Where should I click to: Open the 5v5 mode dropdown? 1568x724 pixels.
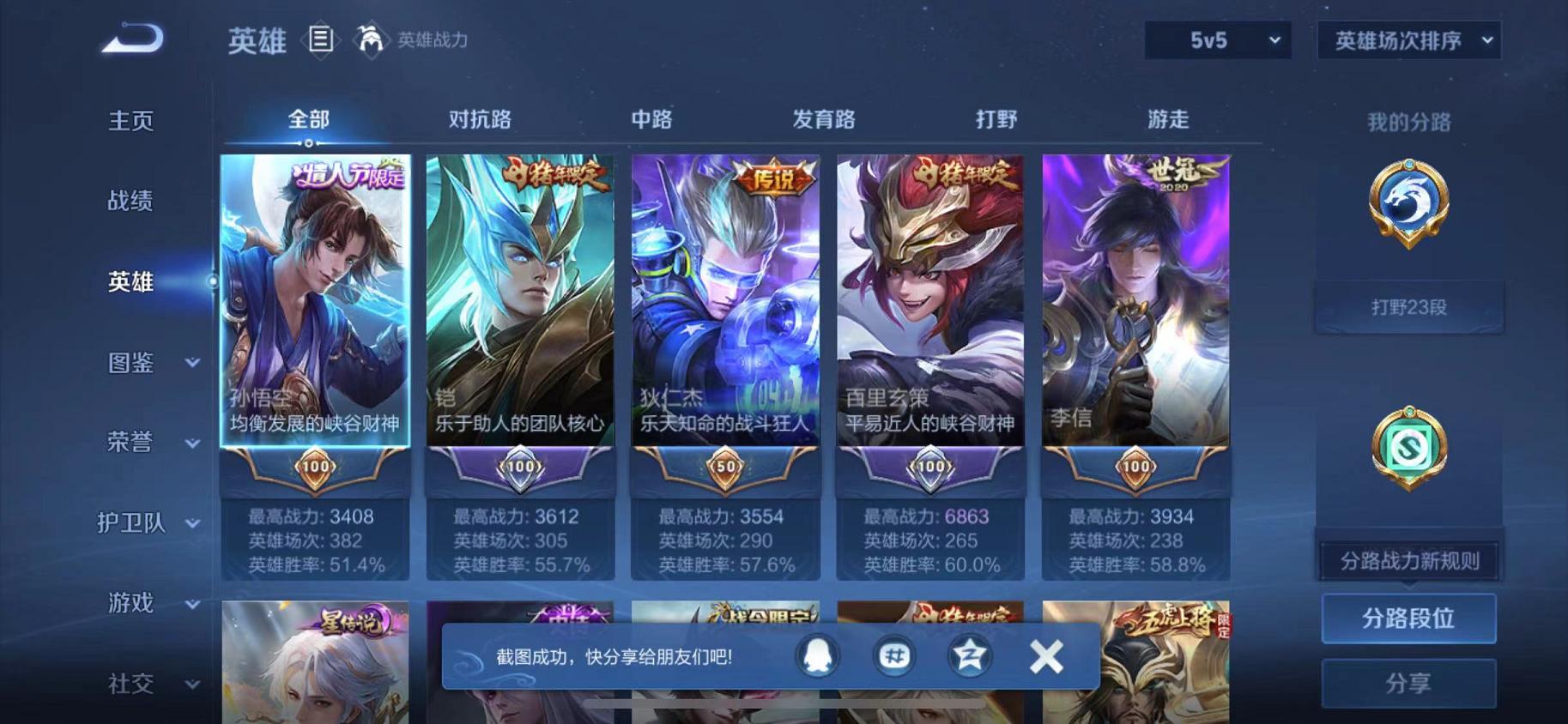(x=1217, y=39)
